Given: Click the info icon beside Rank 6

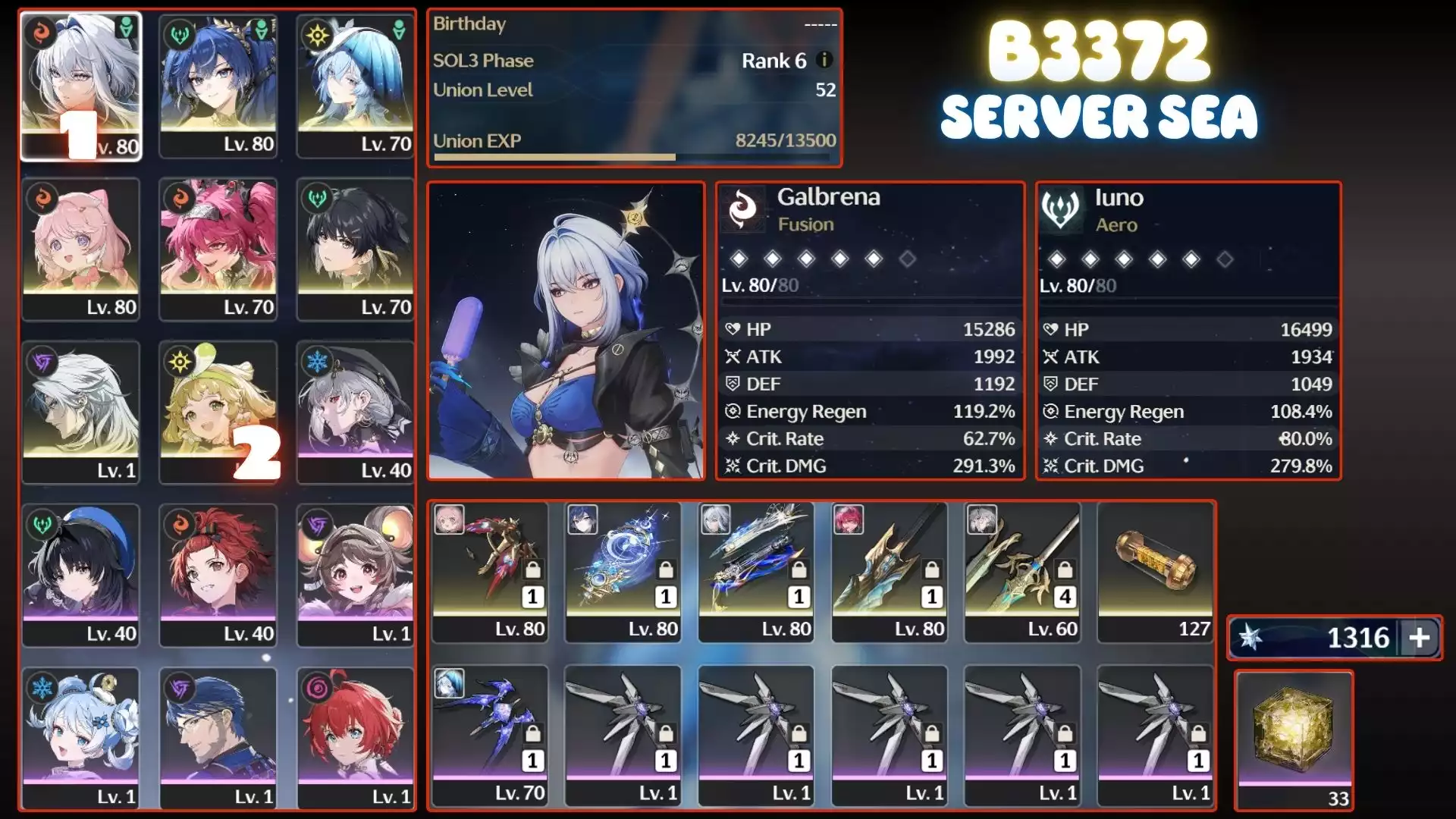Looking at the screenshot, I should point(824,60).
